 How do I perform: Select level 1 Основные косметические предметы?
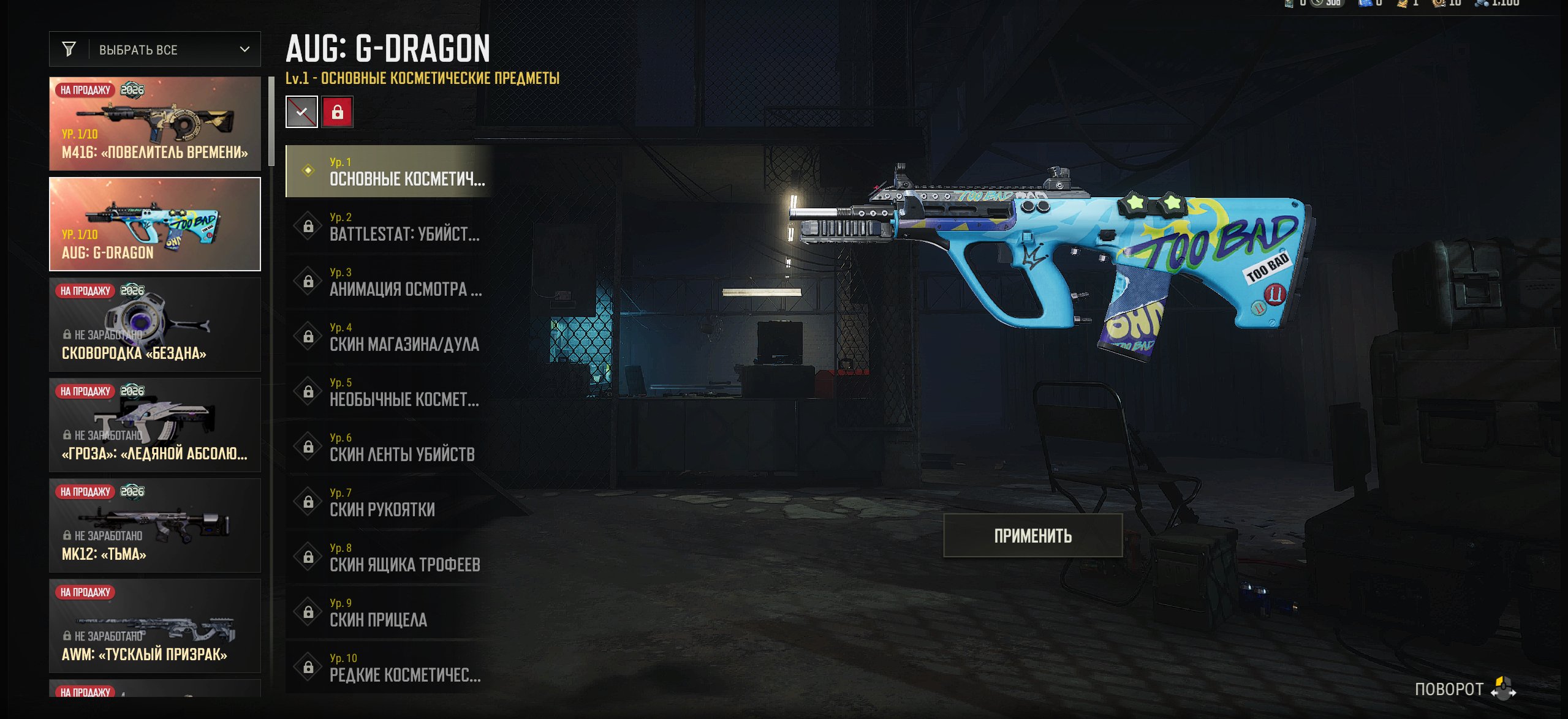(390, 171)
